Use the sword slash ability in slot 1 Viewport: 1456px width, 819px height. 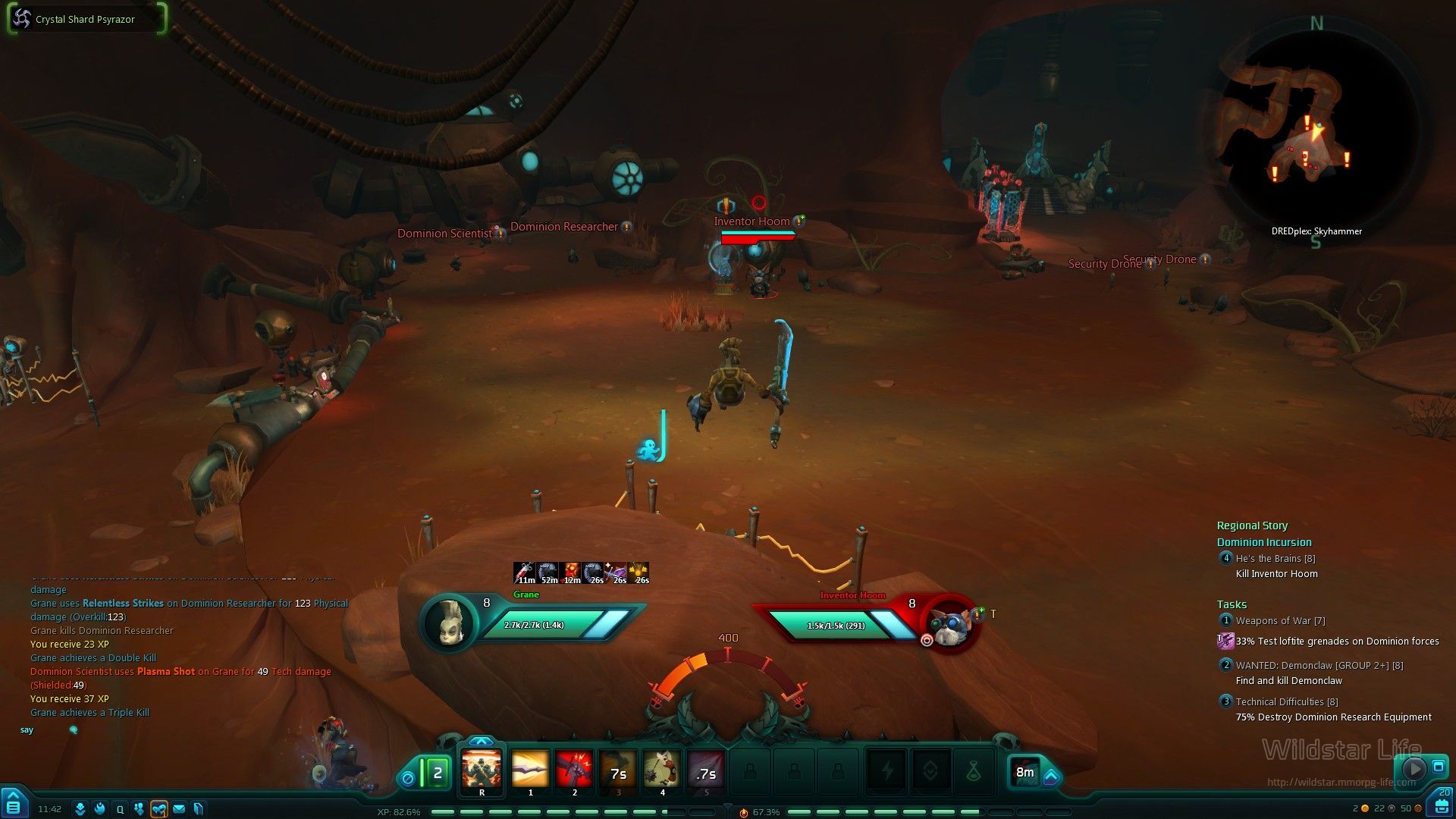pos(530,772)
